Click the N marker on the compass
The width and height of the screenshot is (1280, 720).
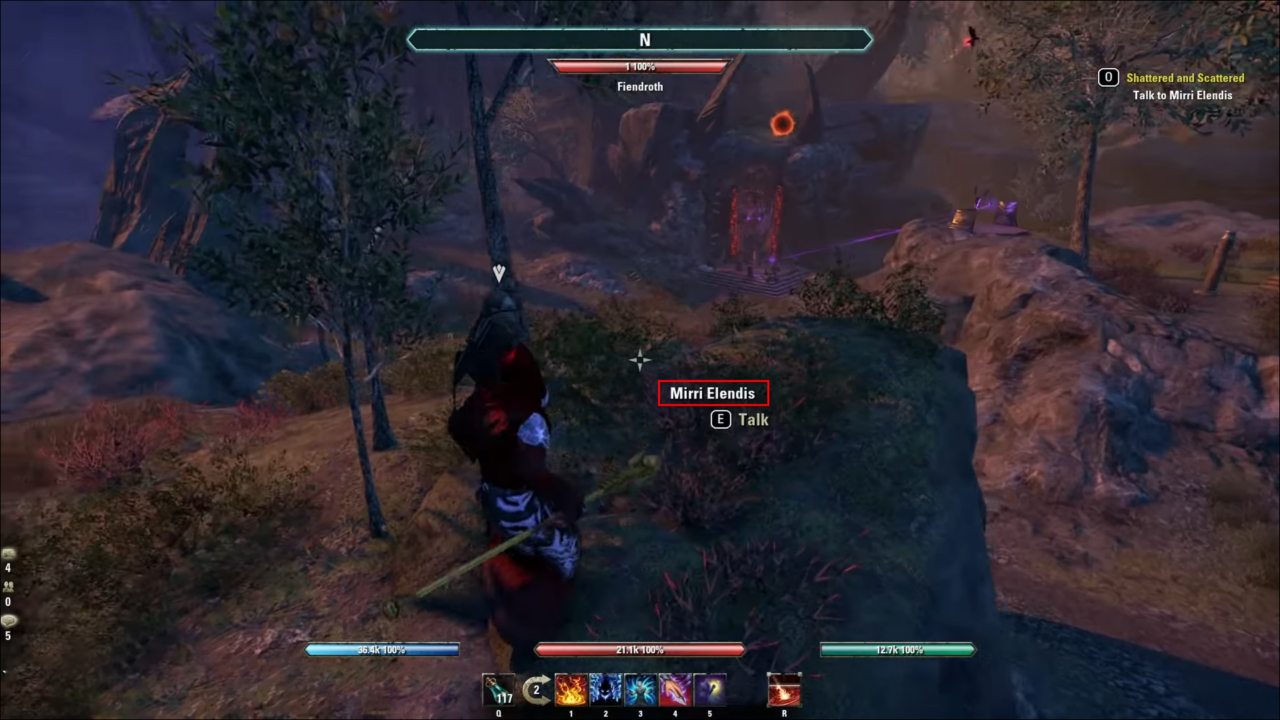pos(644,40)
